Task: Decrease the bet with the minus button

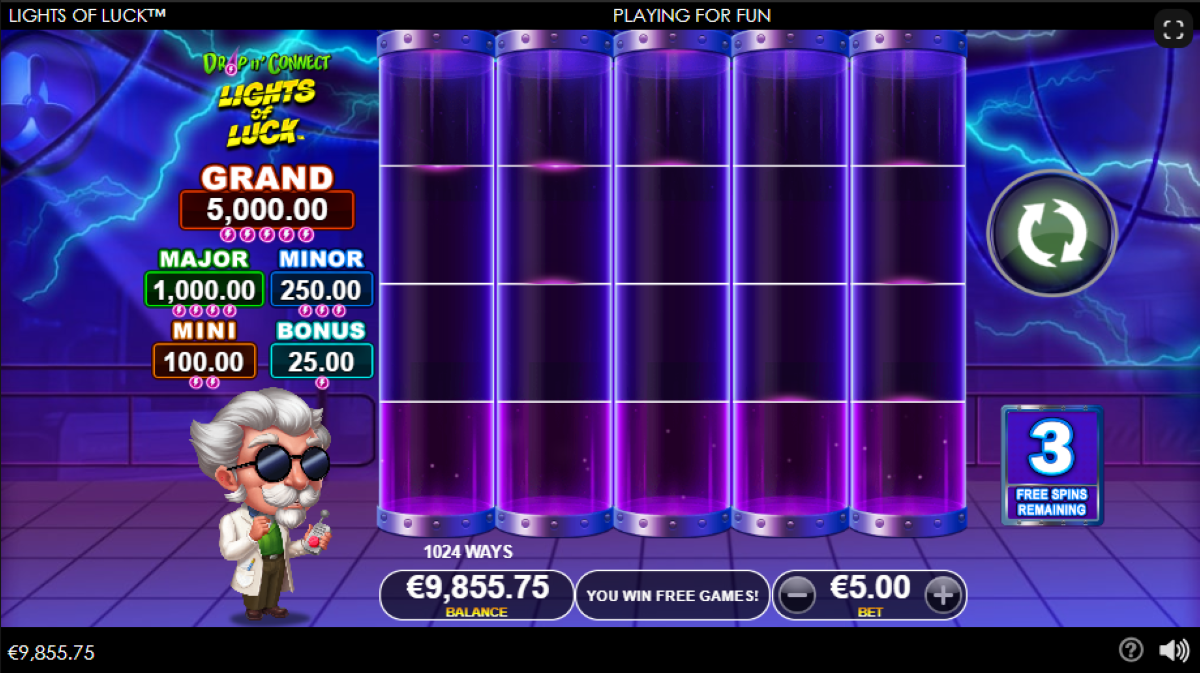Action: 797,596
